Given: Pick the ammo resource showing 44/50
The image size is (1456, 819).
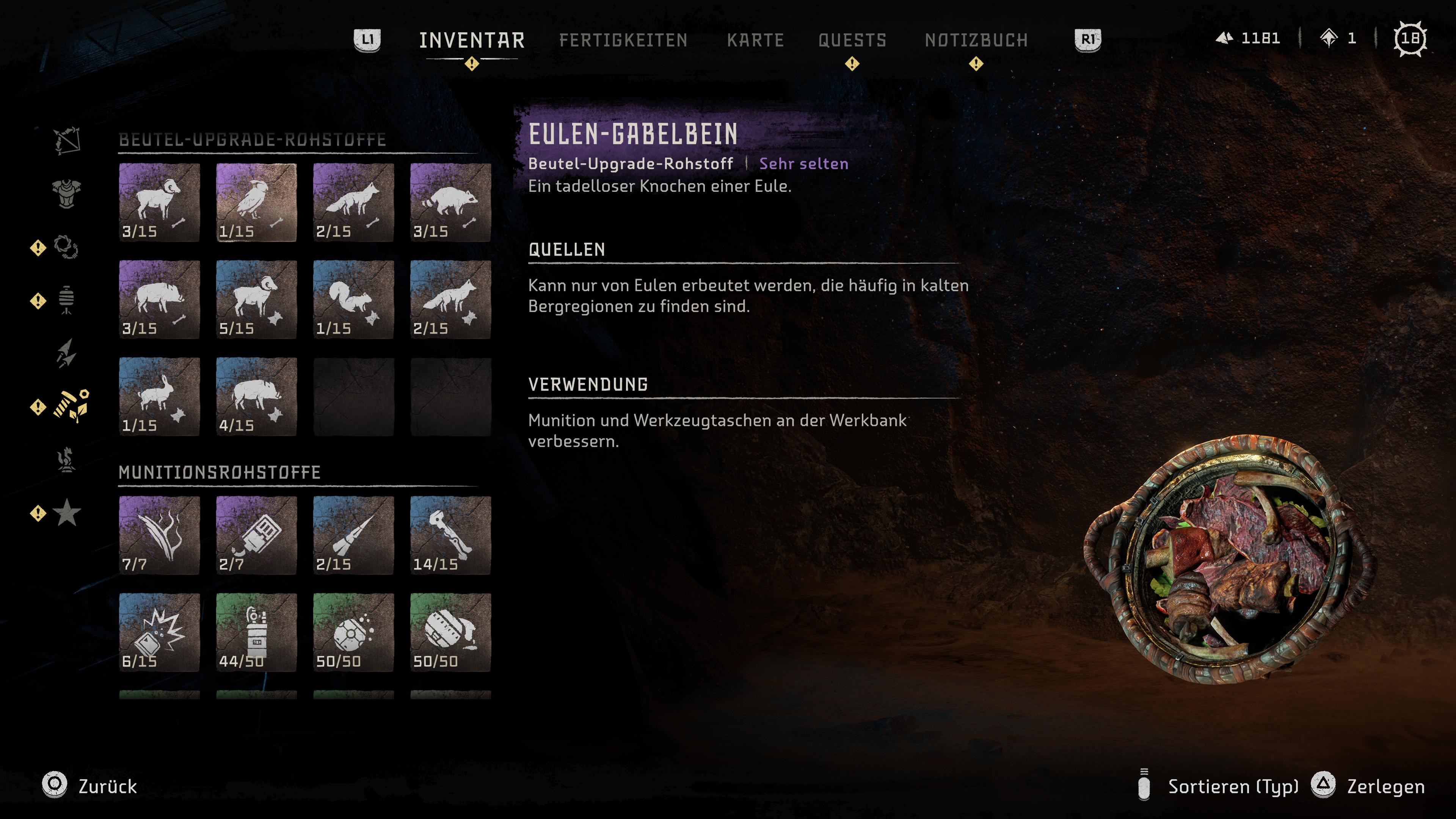Looking at the screenshot, I should point(256,632).
